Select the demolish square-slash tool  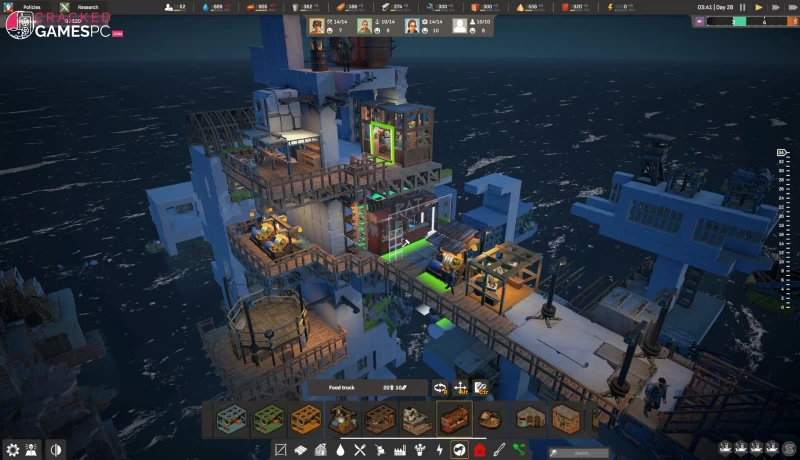point(281,450)
